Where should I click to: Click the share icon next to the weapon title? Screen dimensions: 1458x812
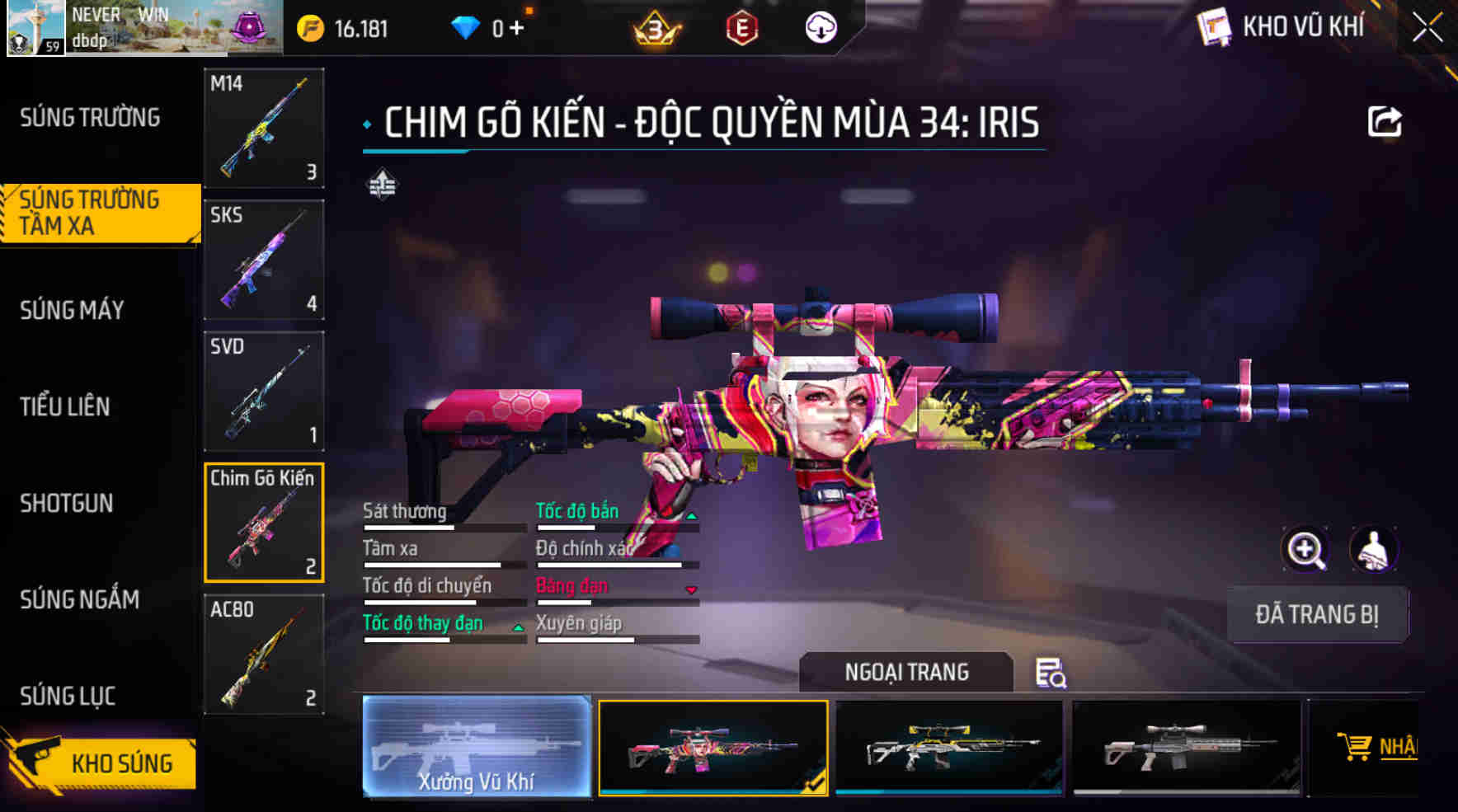tap(1385, 120)
